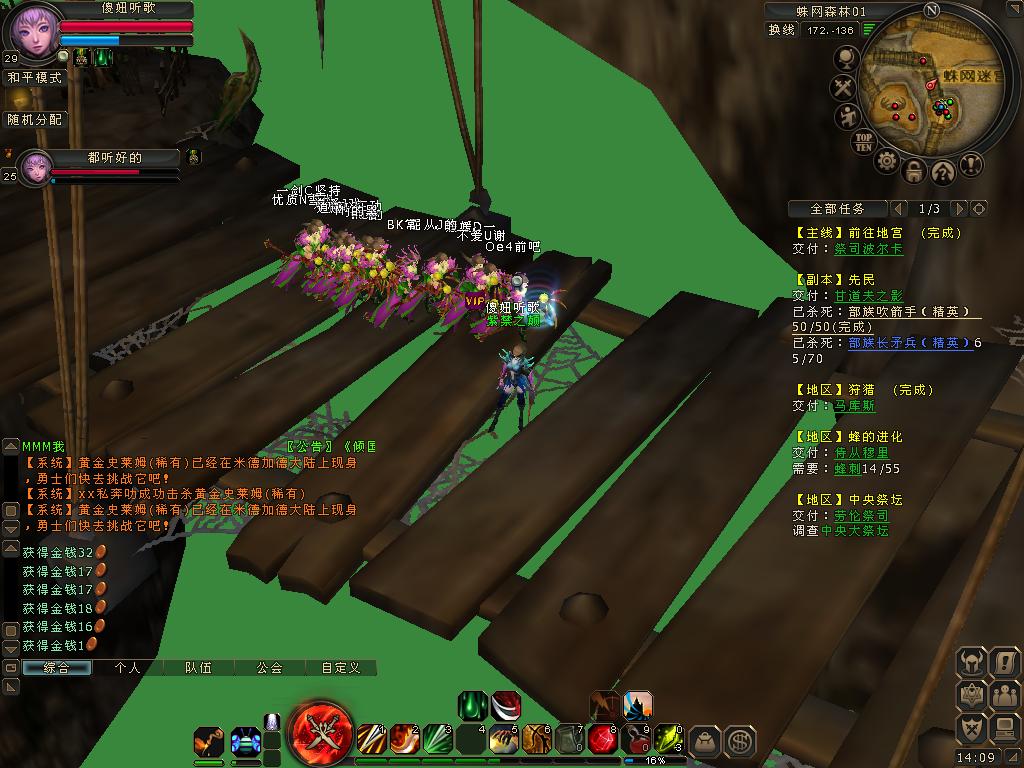This screenshot has height=768, width=1024.
Task: Switch to the 个人 chat tab
Action: click(128, 667)
